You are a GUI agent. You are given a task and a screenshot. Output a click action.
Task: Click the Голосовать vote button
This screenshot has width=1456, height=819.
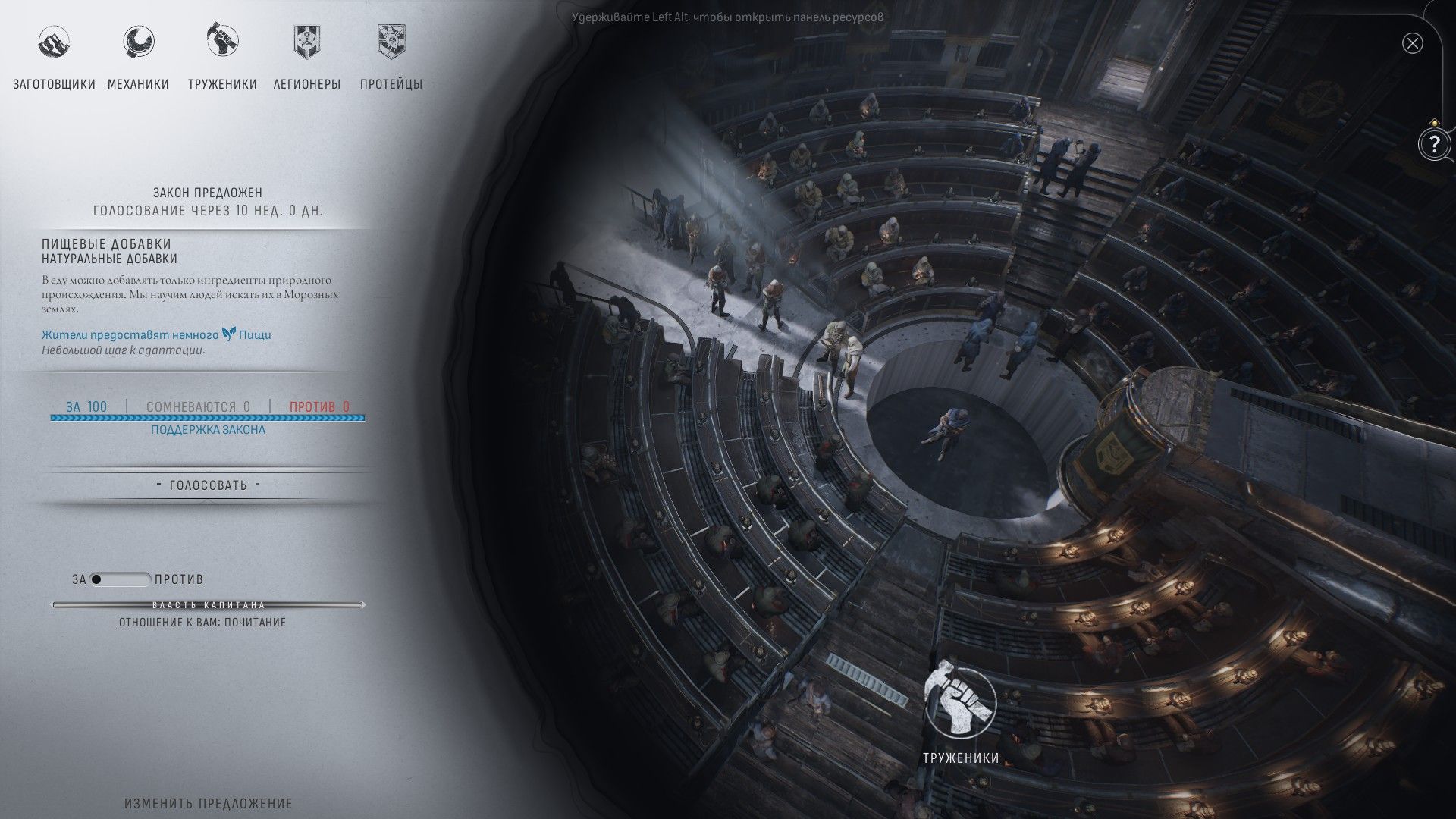208,485
